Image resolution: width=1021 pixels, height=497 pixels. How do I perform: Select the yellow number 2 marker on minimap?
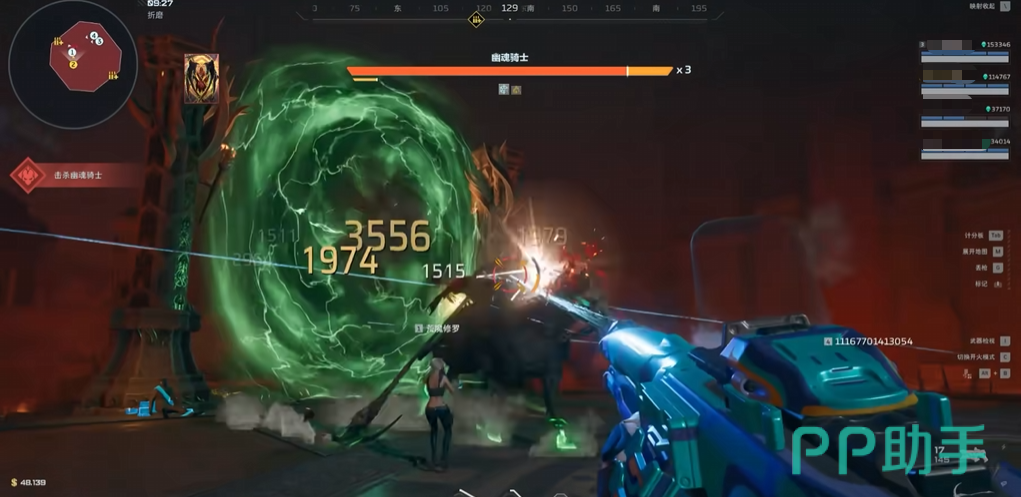pyautogui.click(x=73, y=64)
